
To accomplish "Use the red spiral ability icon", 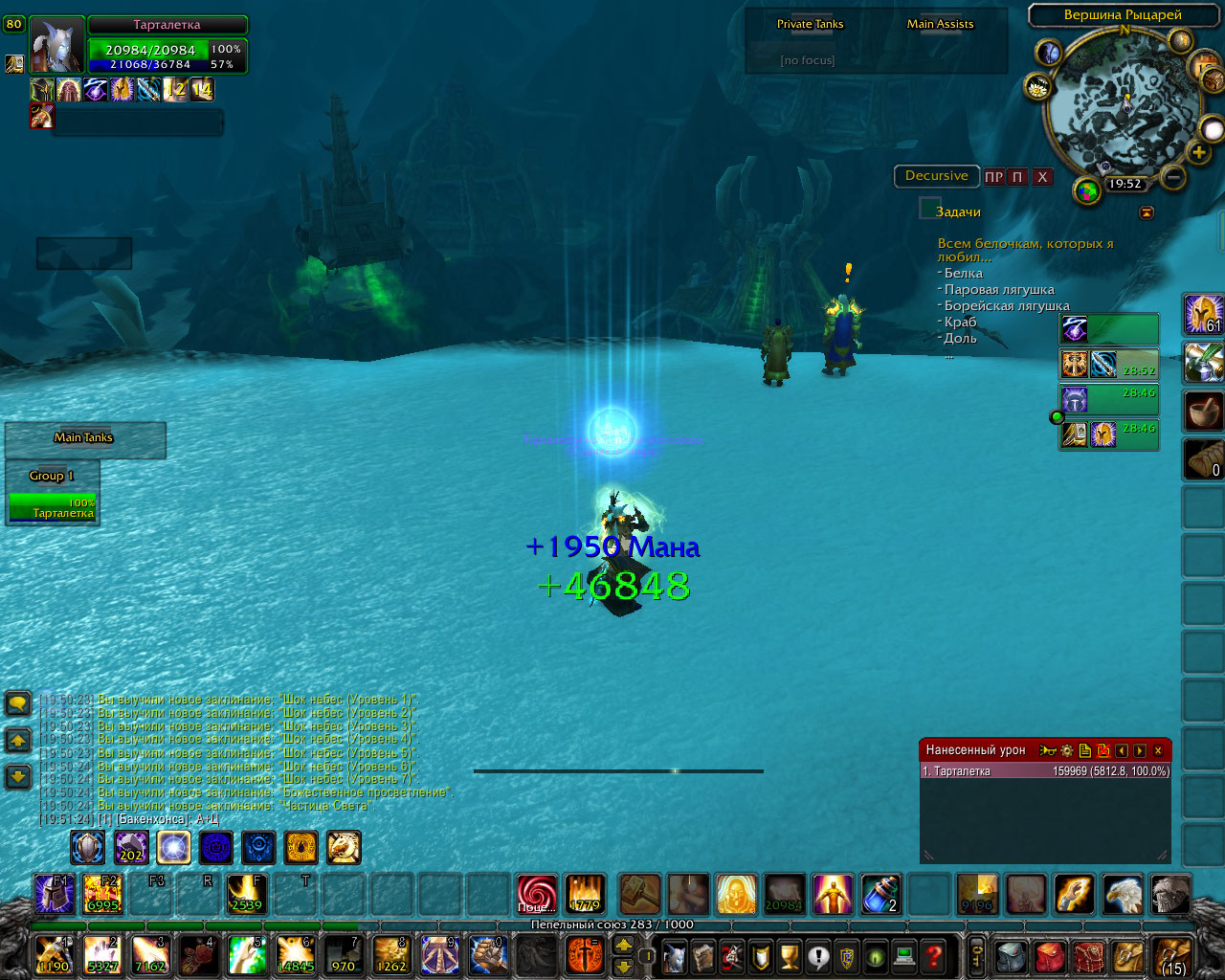I will pyautogui.click(x=536, y=894).
